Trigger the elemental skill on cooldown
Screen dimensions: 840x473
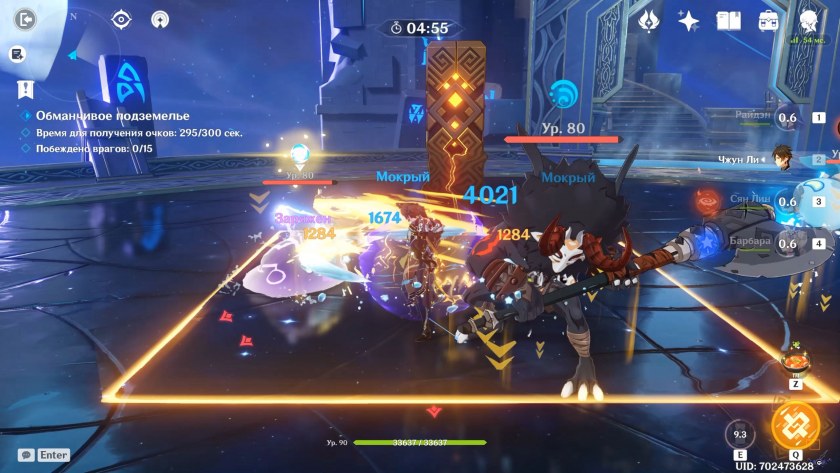click(739, 435)
